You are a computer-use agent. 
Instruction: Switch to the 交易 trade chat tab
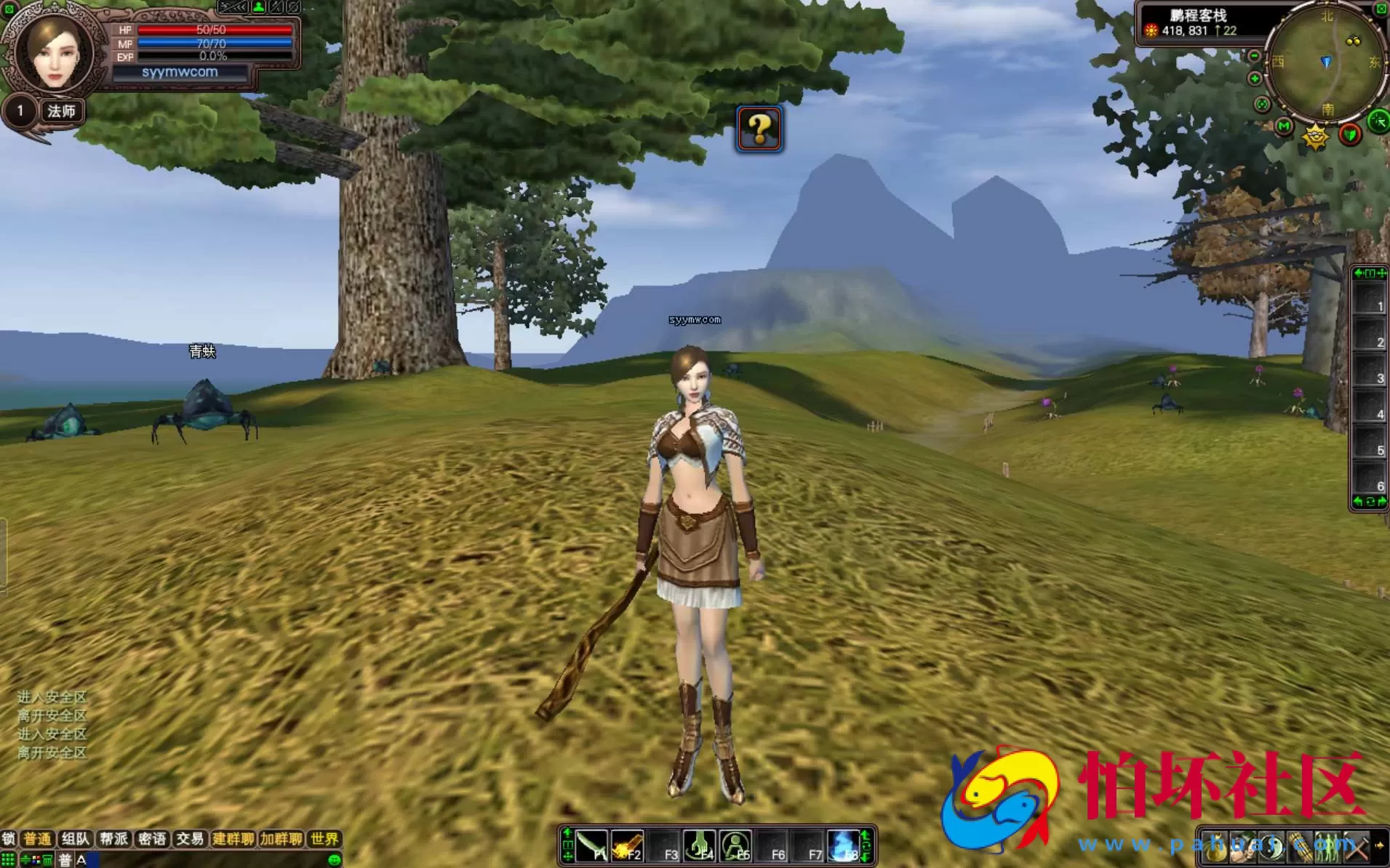click(x=189, y=839)
